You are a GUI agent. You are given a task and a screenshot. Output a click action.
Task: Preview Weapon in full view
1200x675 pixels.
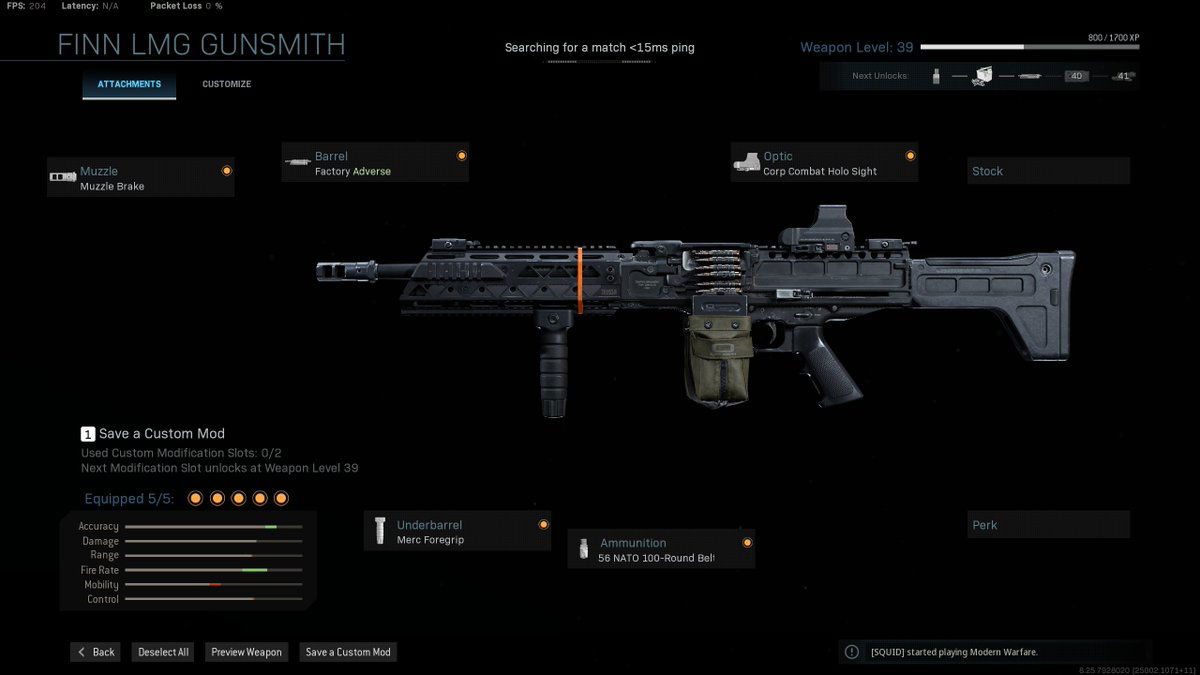(x=246, y=652)
